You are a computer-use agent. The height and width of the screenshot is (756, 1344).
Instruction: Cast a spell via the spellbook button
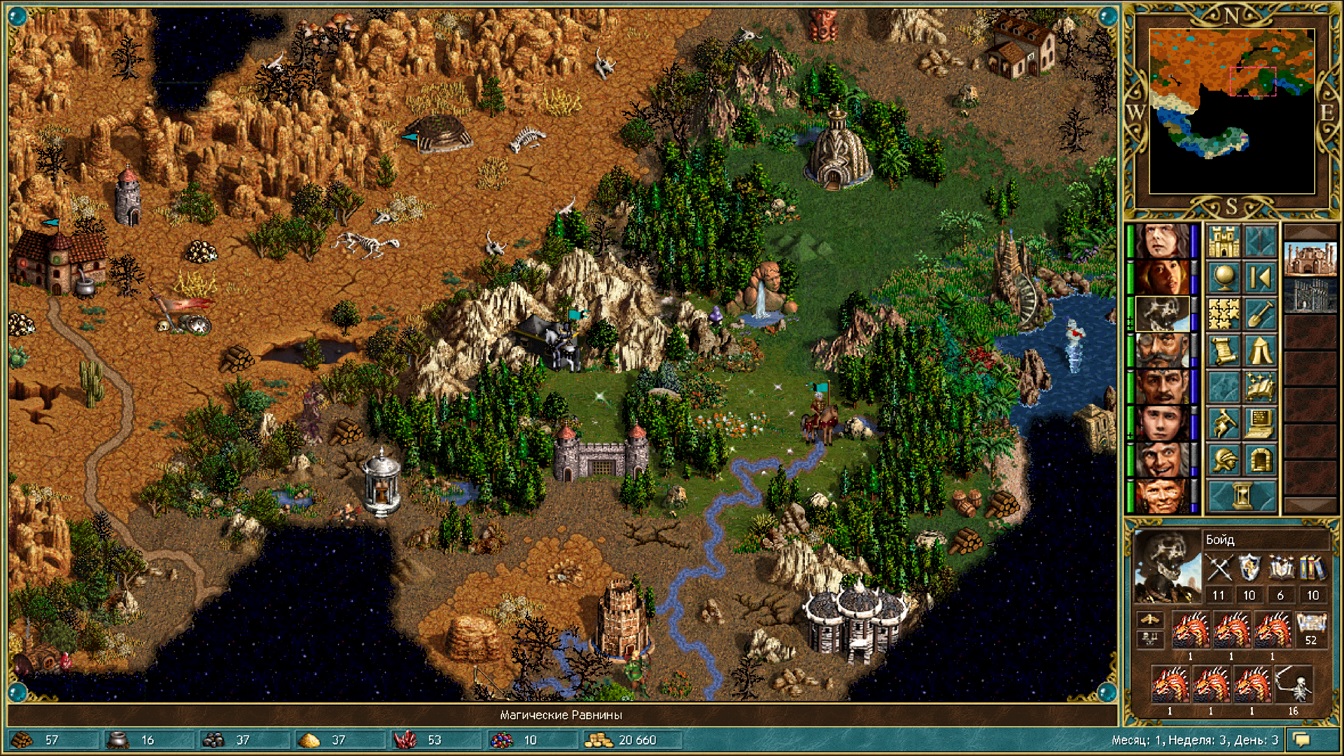pyautogui.click(x=1260, y=387)
